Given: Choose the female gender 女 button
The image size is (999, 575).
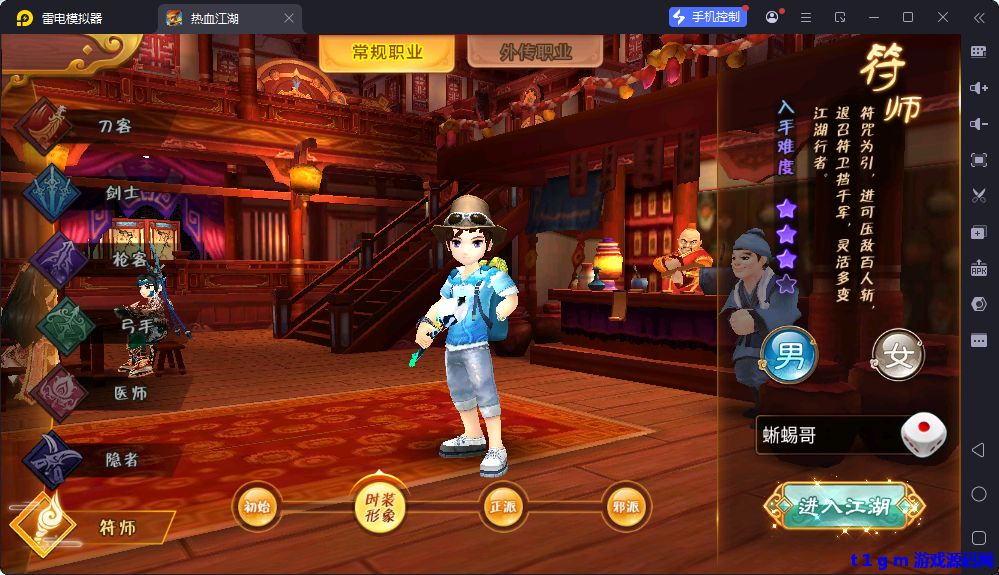Looking at the screenshot, I should tap(898, 355).
